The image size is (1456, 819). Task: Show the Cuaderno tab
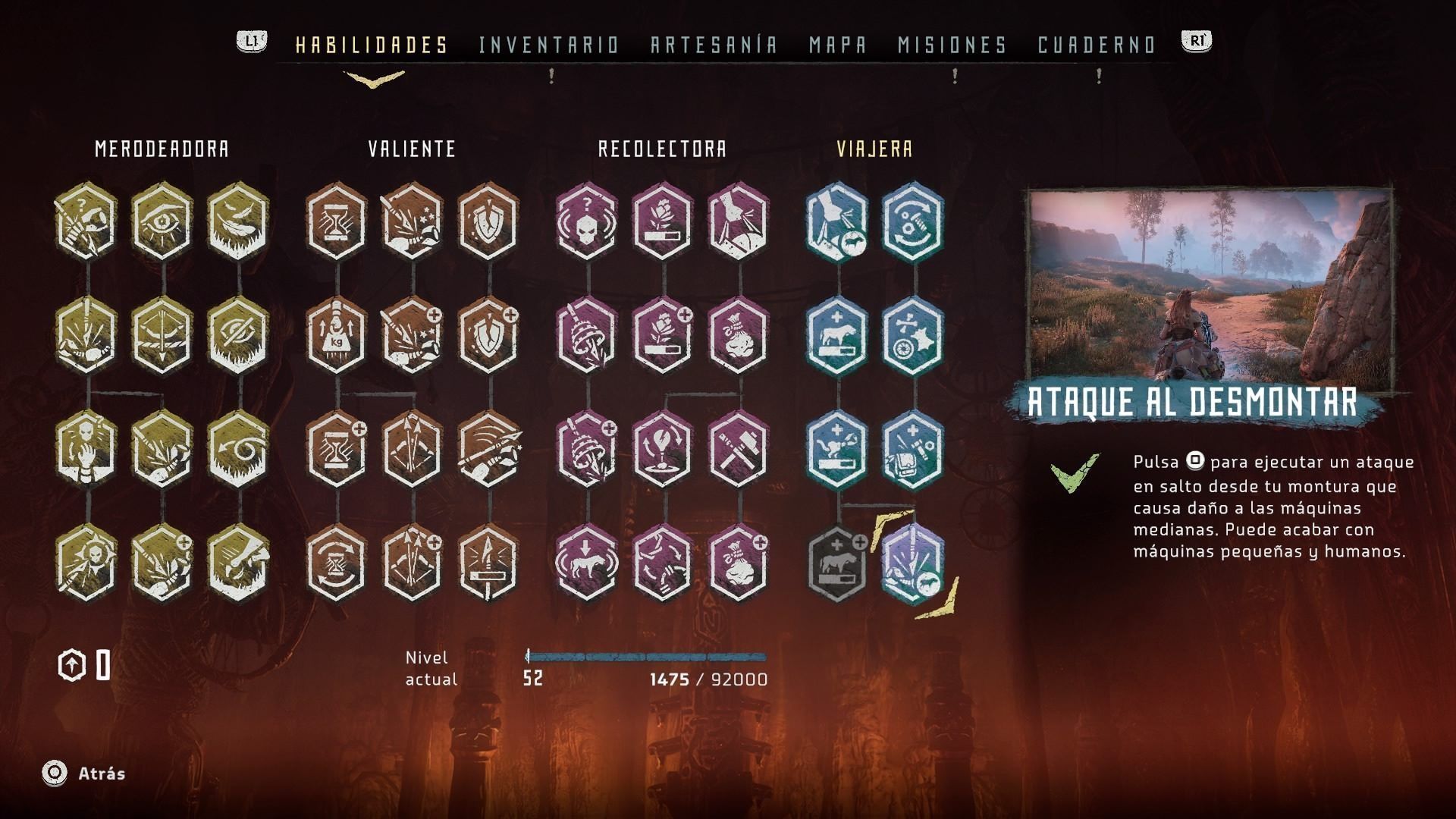1097,45
